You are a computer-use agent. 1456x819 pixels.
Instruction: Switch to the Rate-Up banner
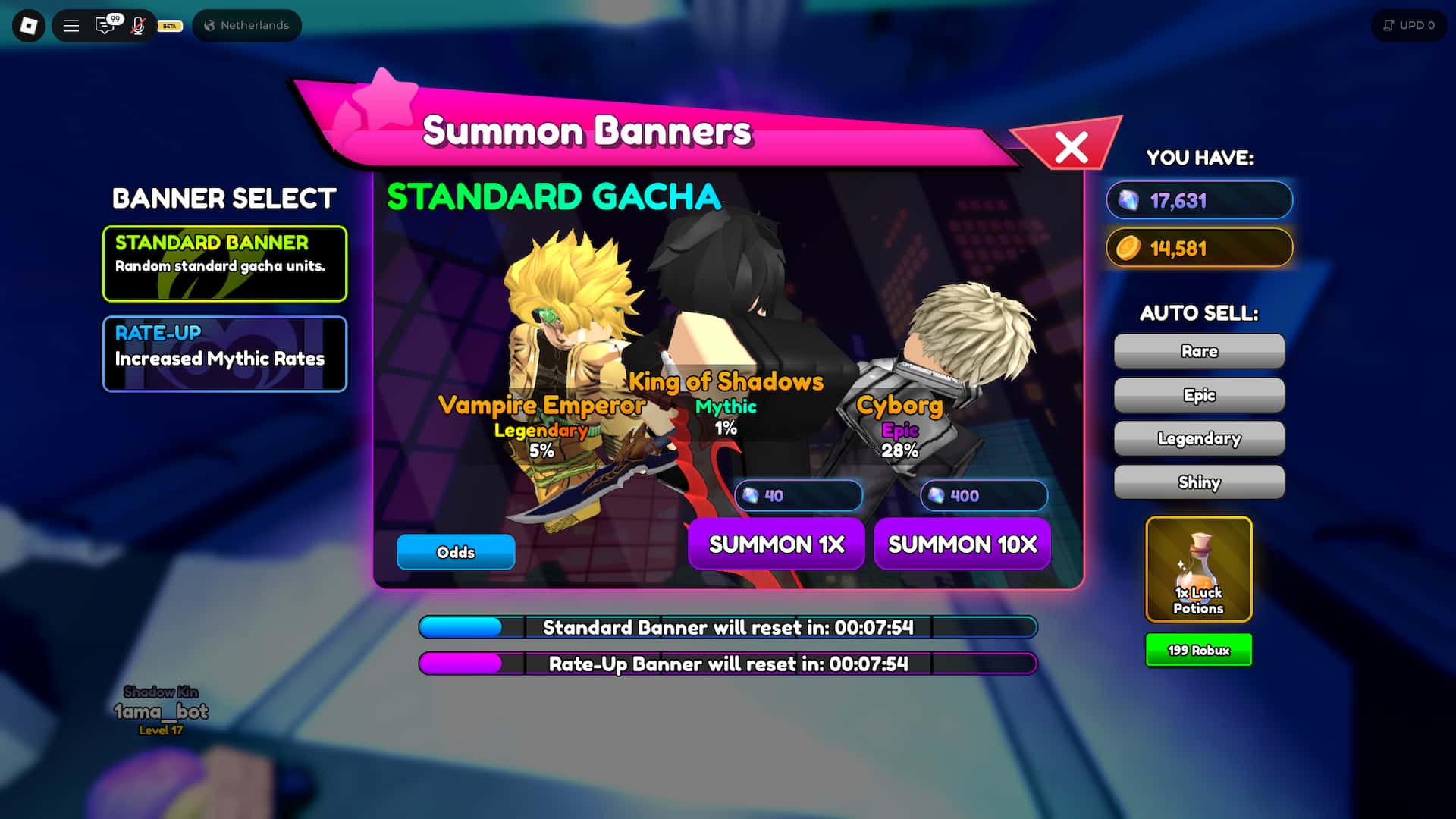[224, 353]
